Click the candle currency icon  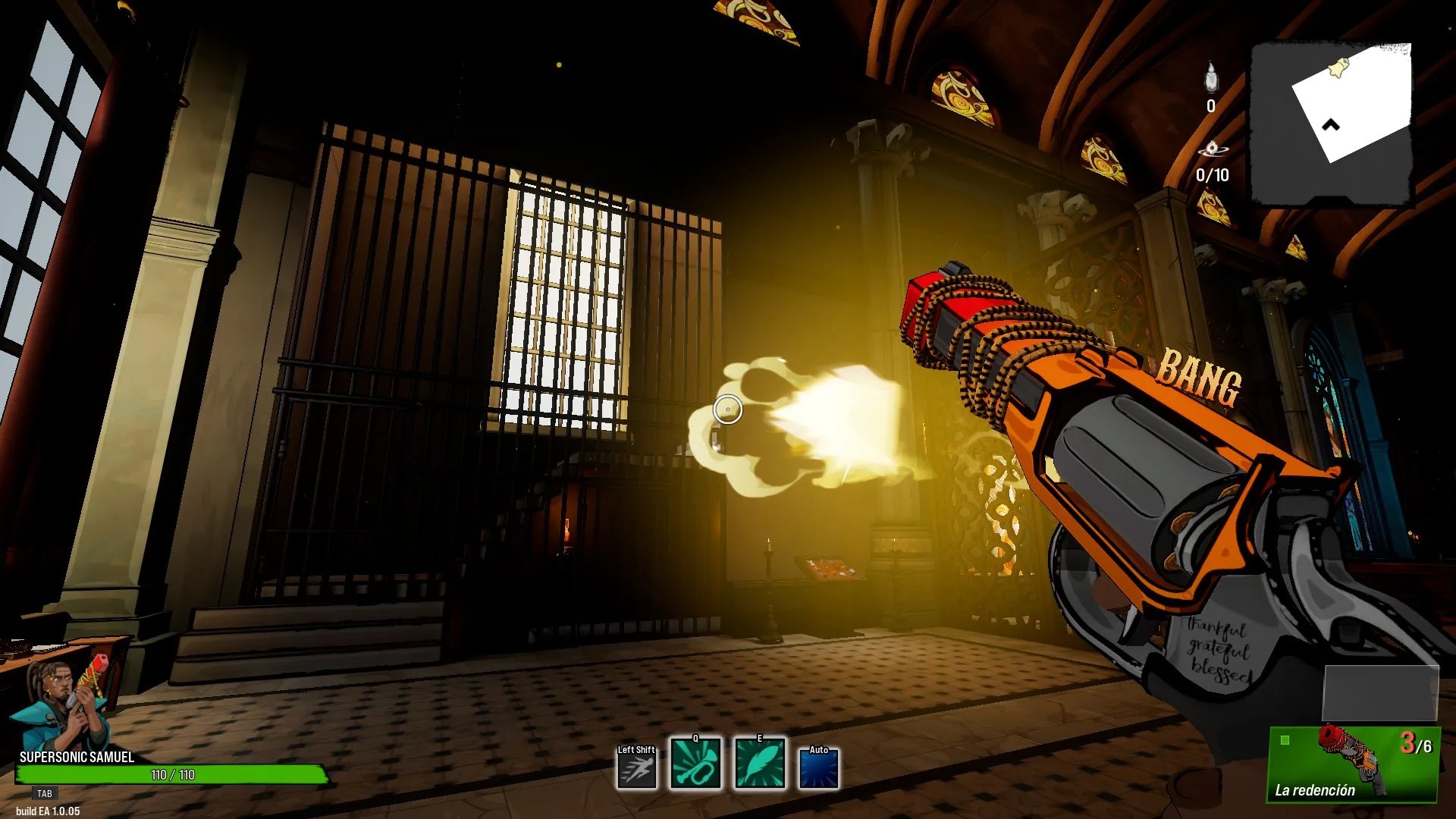[1211, 77]
